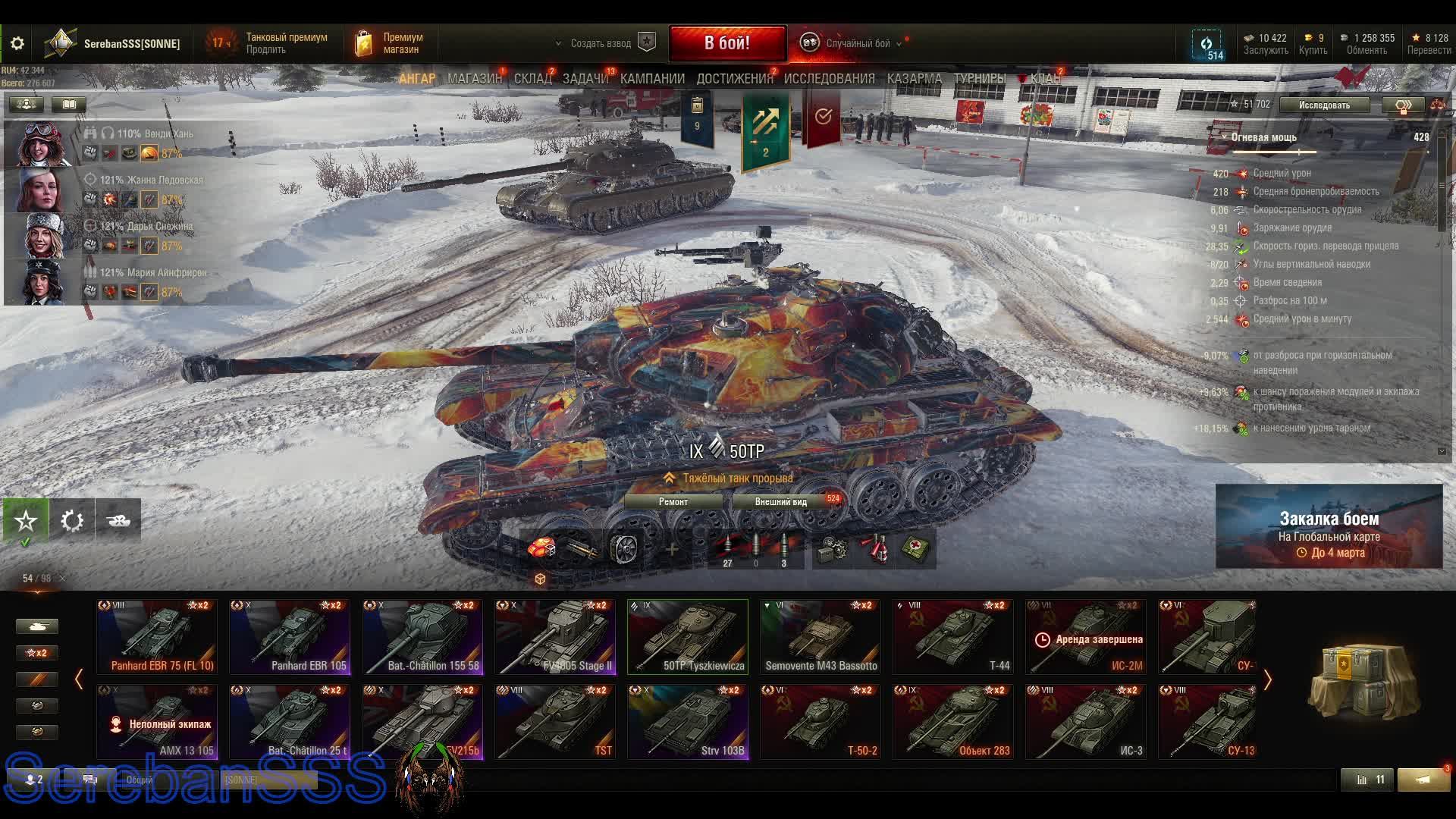Open the СКЛАД tab
1456x819 pixels.
tap(532, 78)
